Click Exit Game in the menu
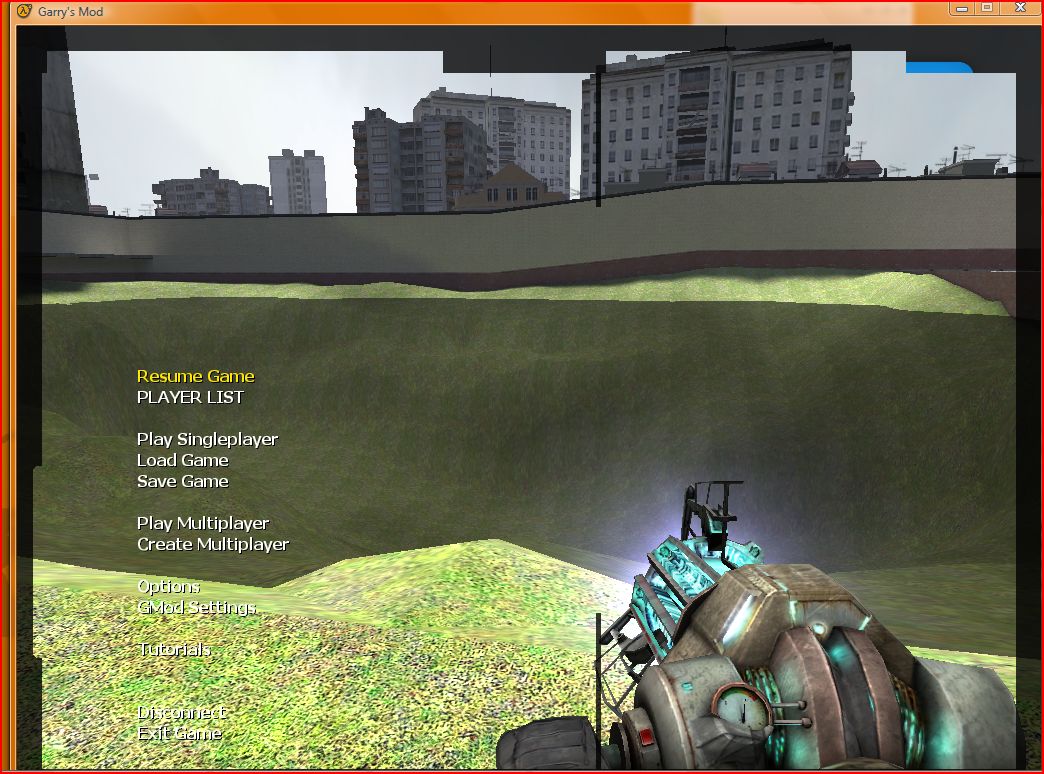 pyautogui.click(x=179, y=733)
